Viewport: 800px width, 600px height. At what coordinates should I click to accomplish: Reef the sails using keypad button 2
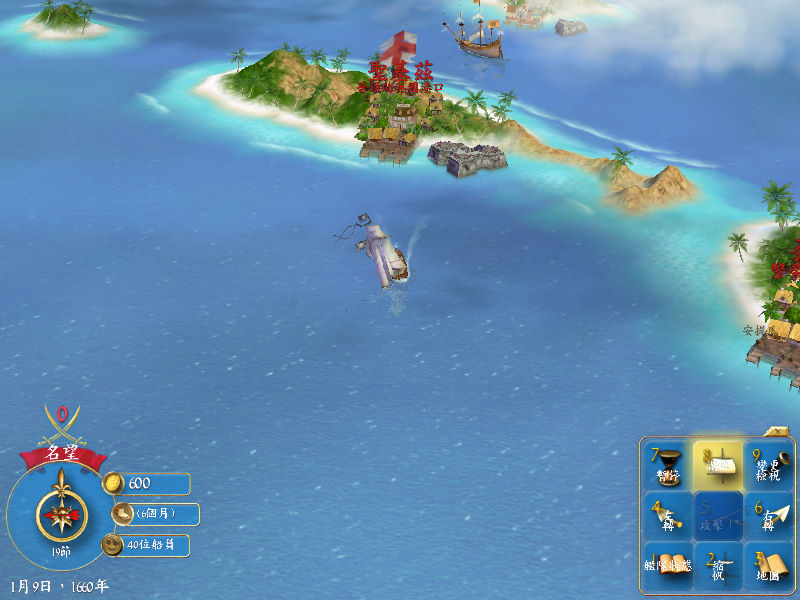[x=718, y=567]
